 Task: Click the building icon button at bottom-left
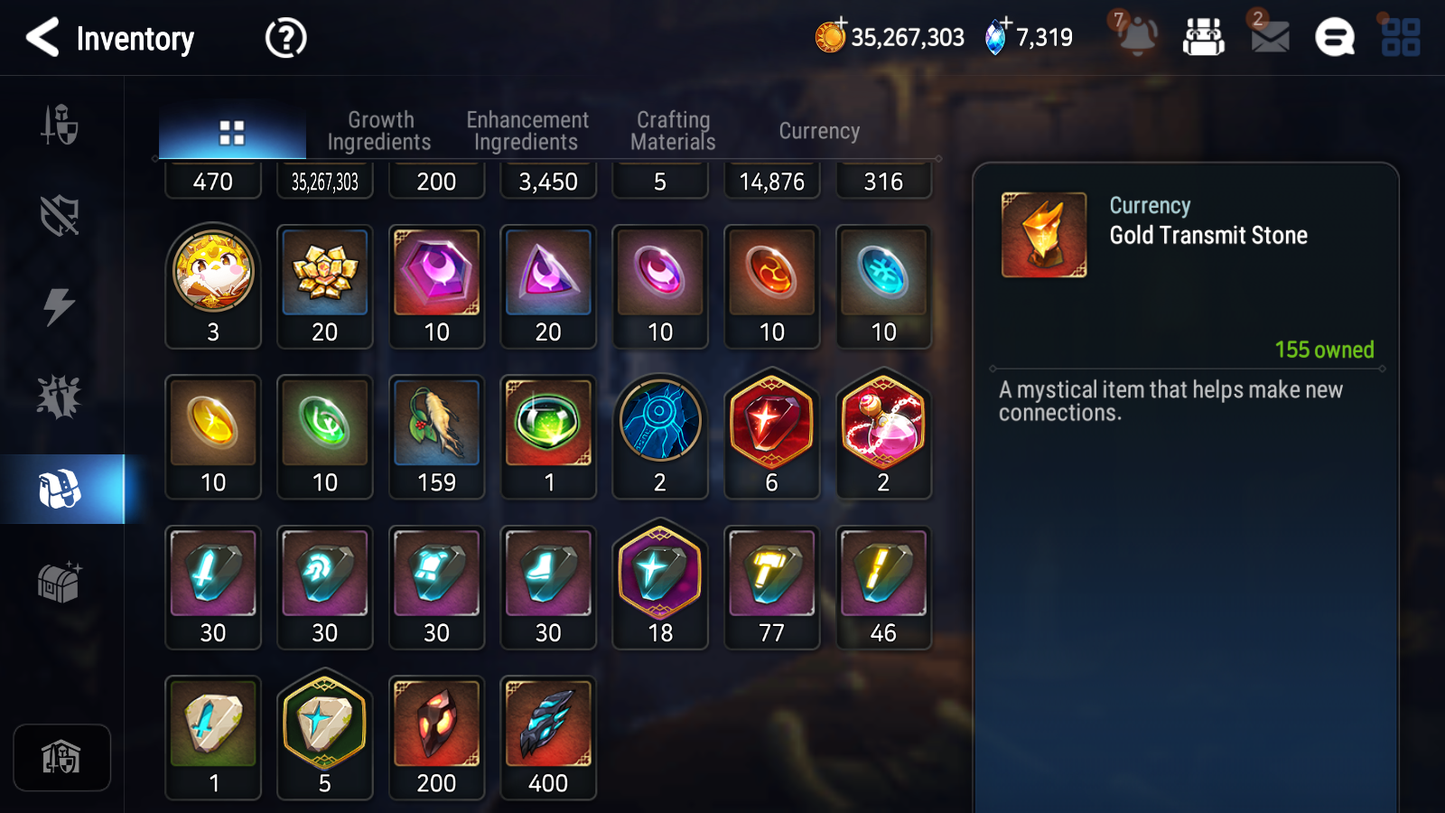[62, 758]
